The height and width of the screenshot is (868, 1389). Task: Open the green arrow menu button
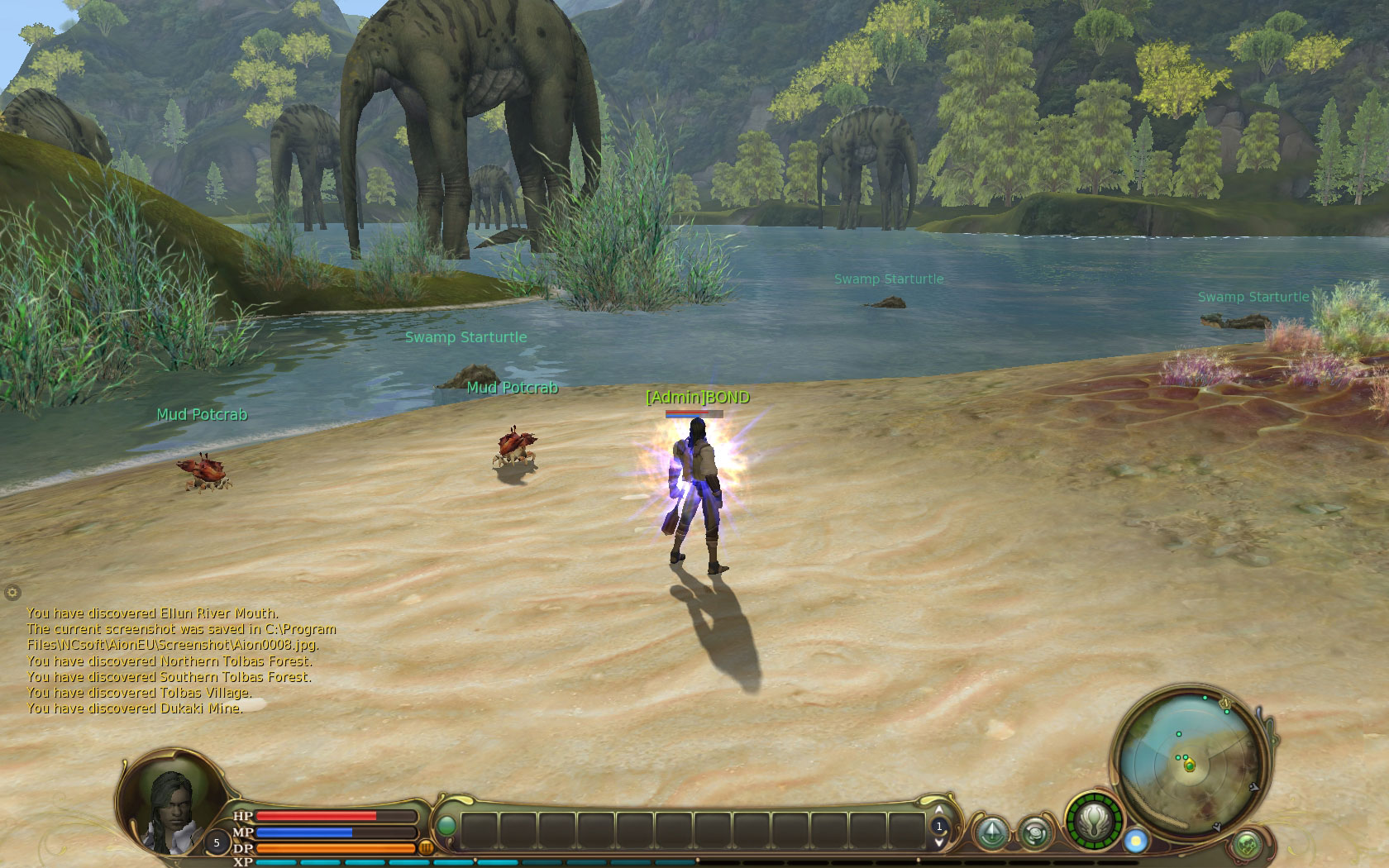tap(990, 832)
